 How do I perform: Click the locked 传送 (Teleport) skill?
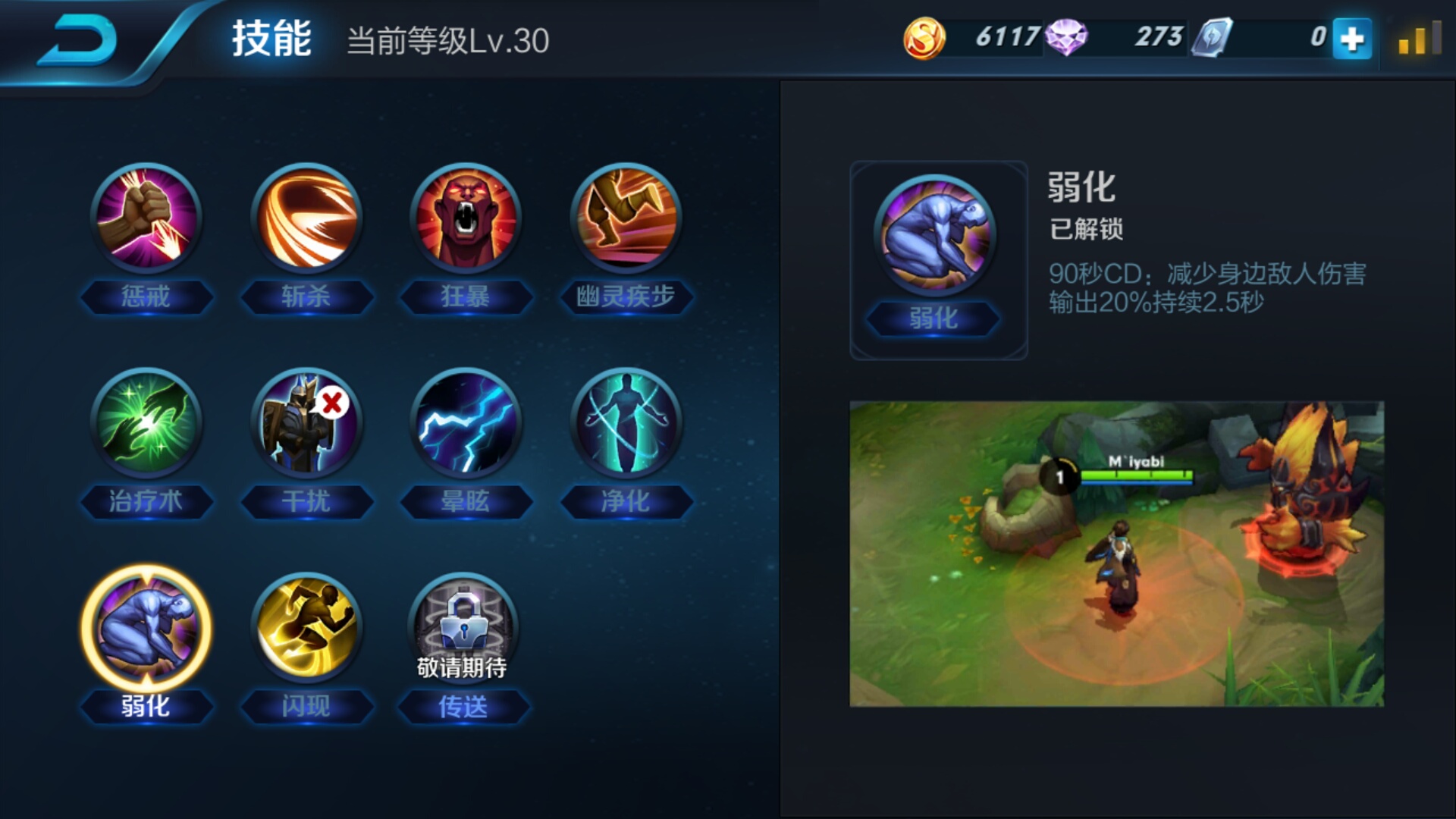coord(465,627)
